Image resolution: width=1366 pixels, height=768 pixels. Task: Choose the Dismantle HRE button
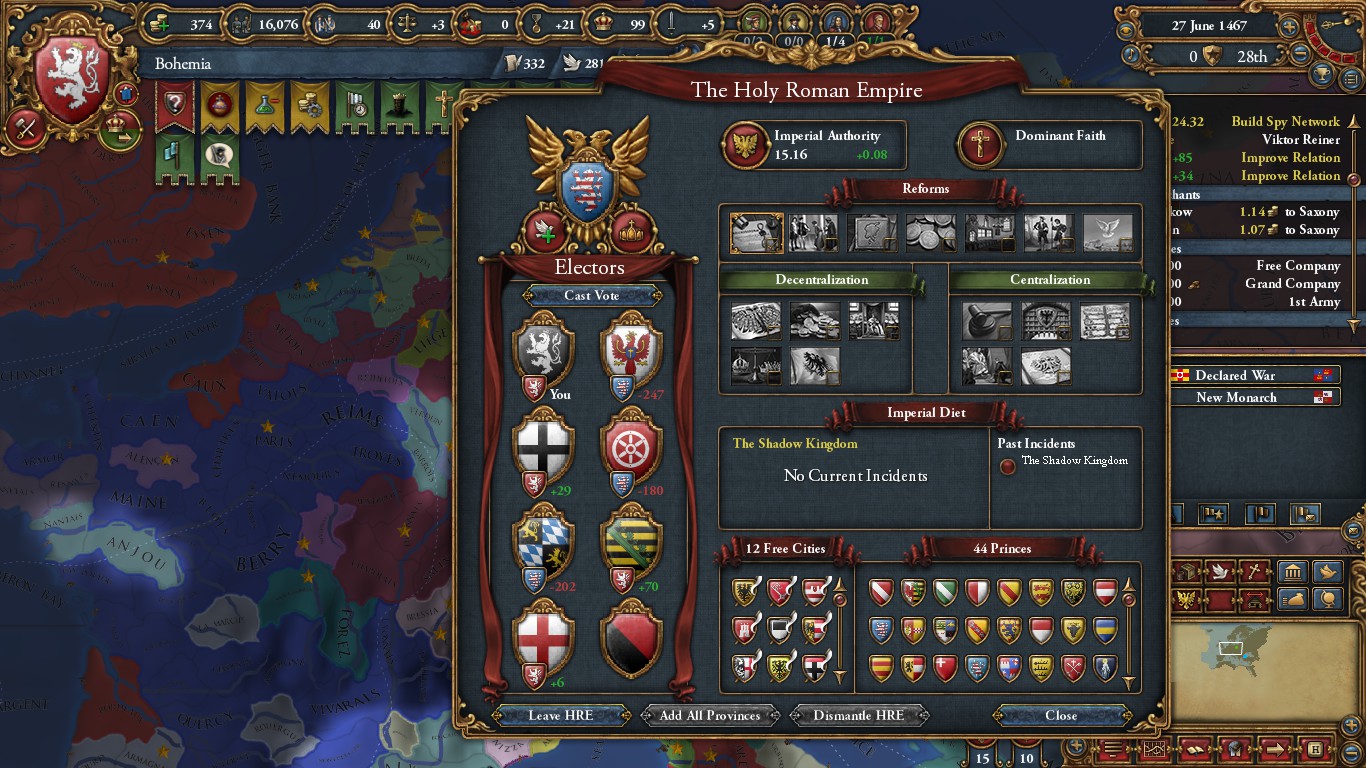pos(859,715)
